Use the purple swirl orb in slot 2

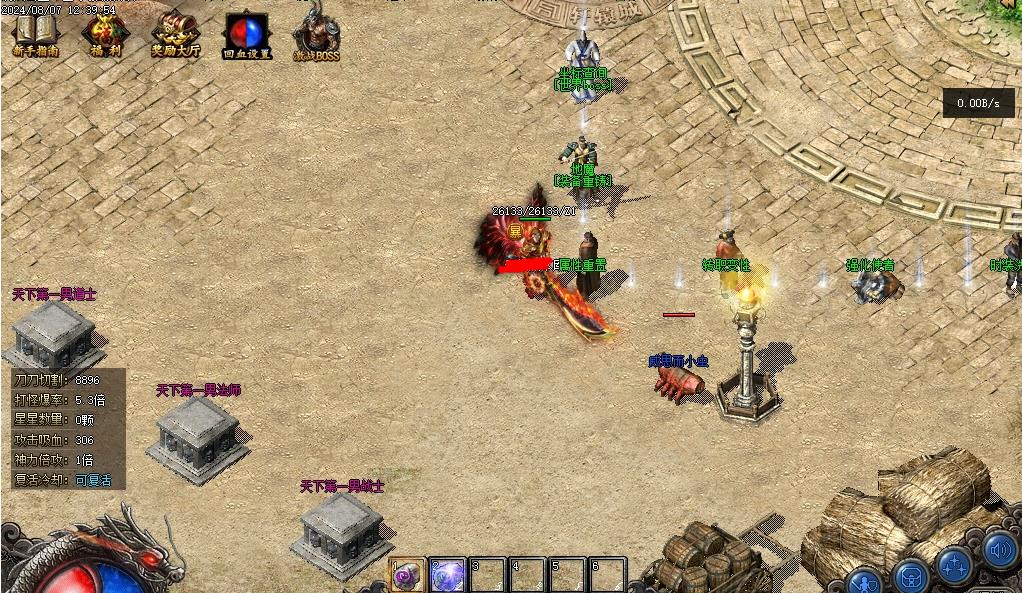coord(447,576)
